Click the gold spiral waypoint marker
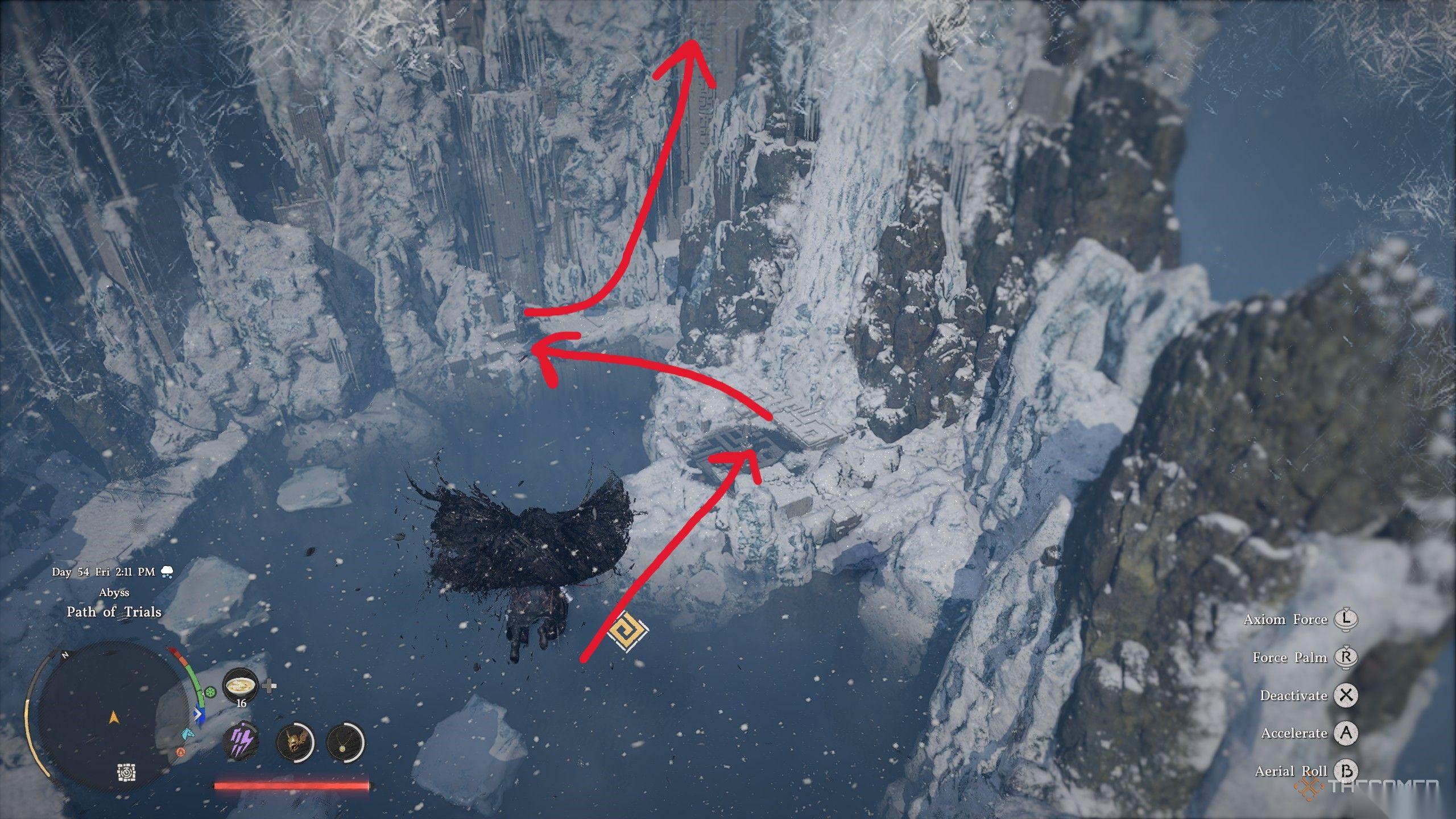 (x=627, y=631)
